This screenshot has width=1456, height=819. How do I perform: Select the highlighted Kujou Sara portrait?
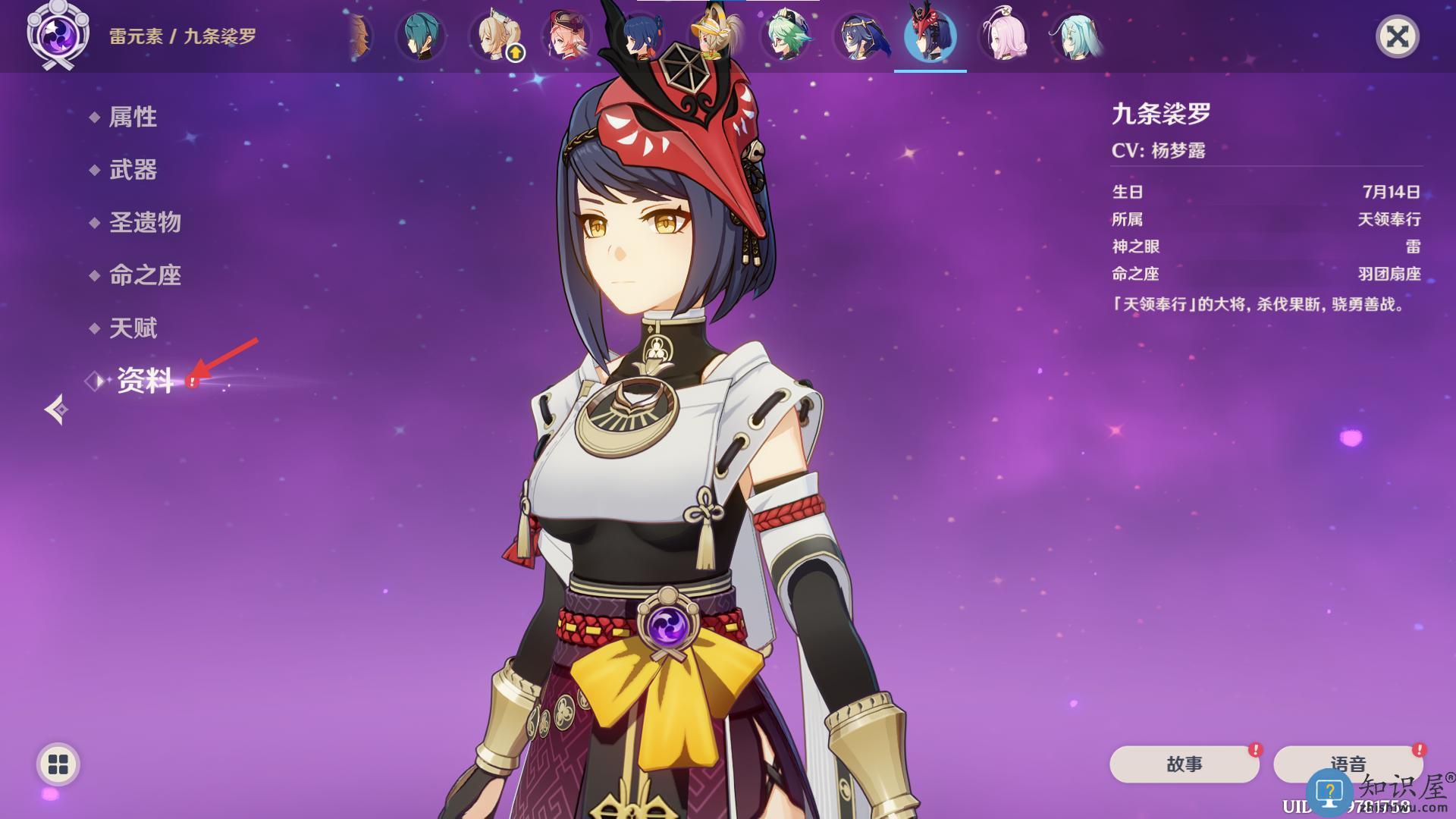point(930,36)
